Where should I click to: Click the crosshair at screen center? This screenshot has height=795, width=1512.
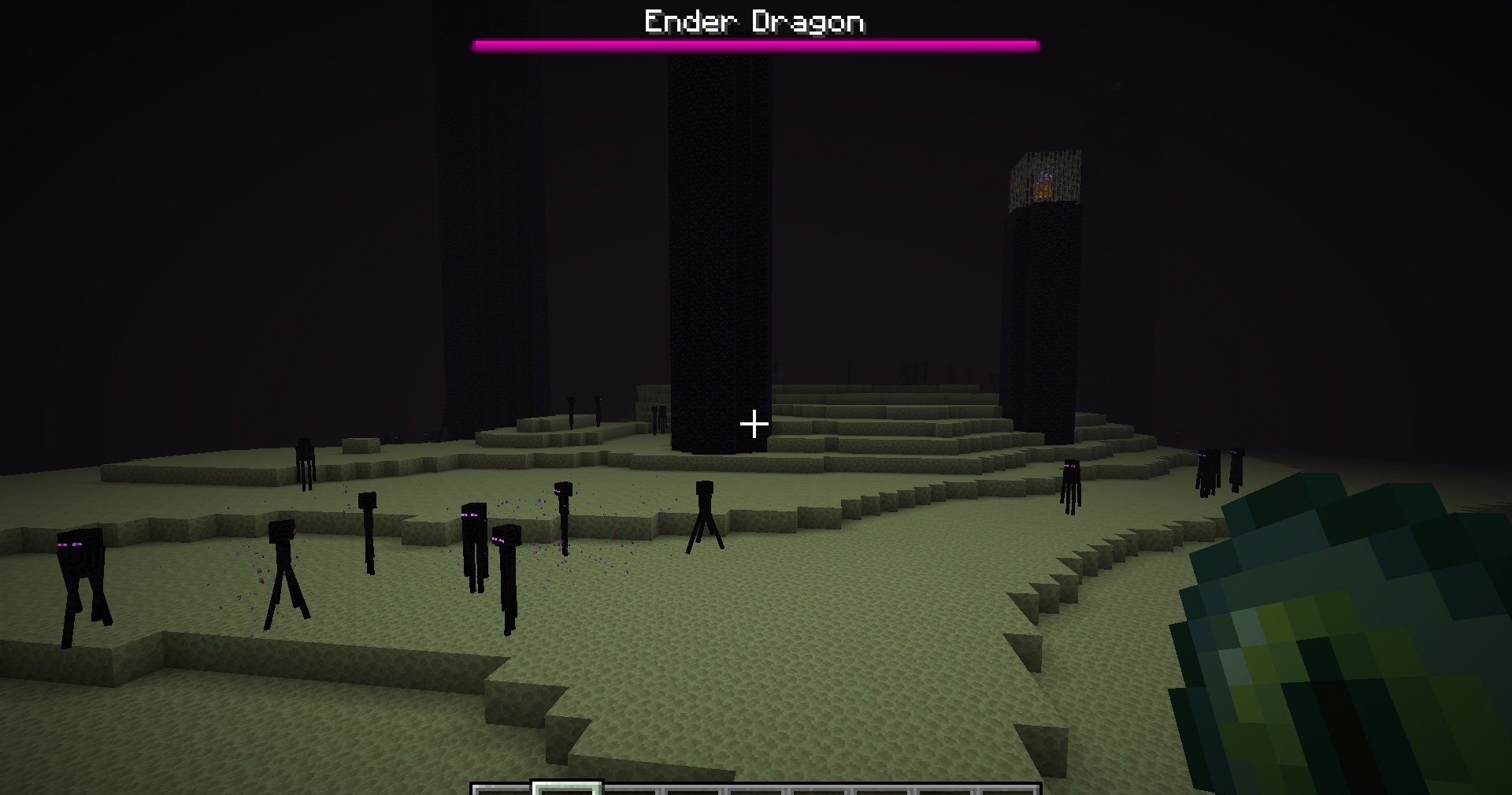coord(754,425)
